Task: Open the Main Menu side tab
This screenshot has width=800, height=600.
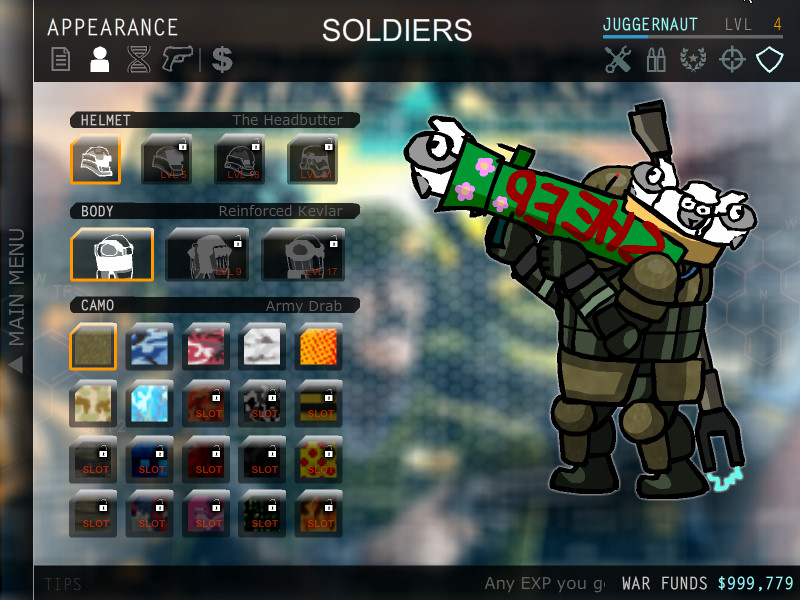Action: pos(16,300)
